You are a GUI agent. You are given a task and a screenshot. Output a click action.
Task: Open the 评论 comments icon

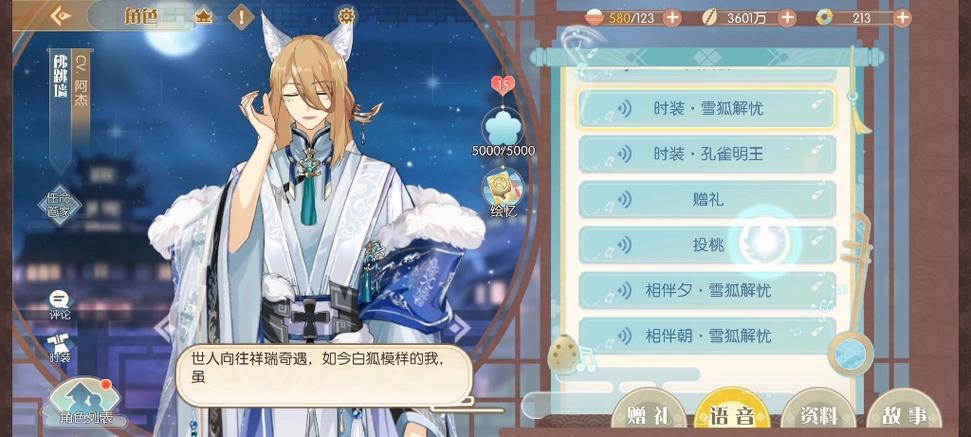tap(60, 304)
